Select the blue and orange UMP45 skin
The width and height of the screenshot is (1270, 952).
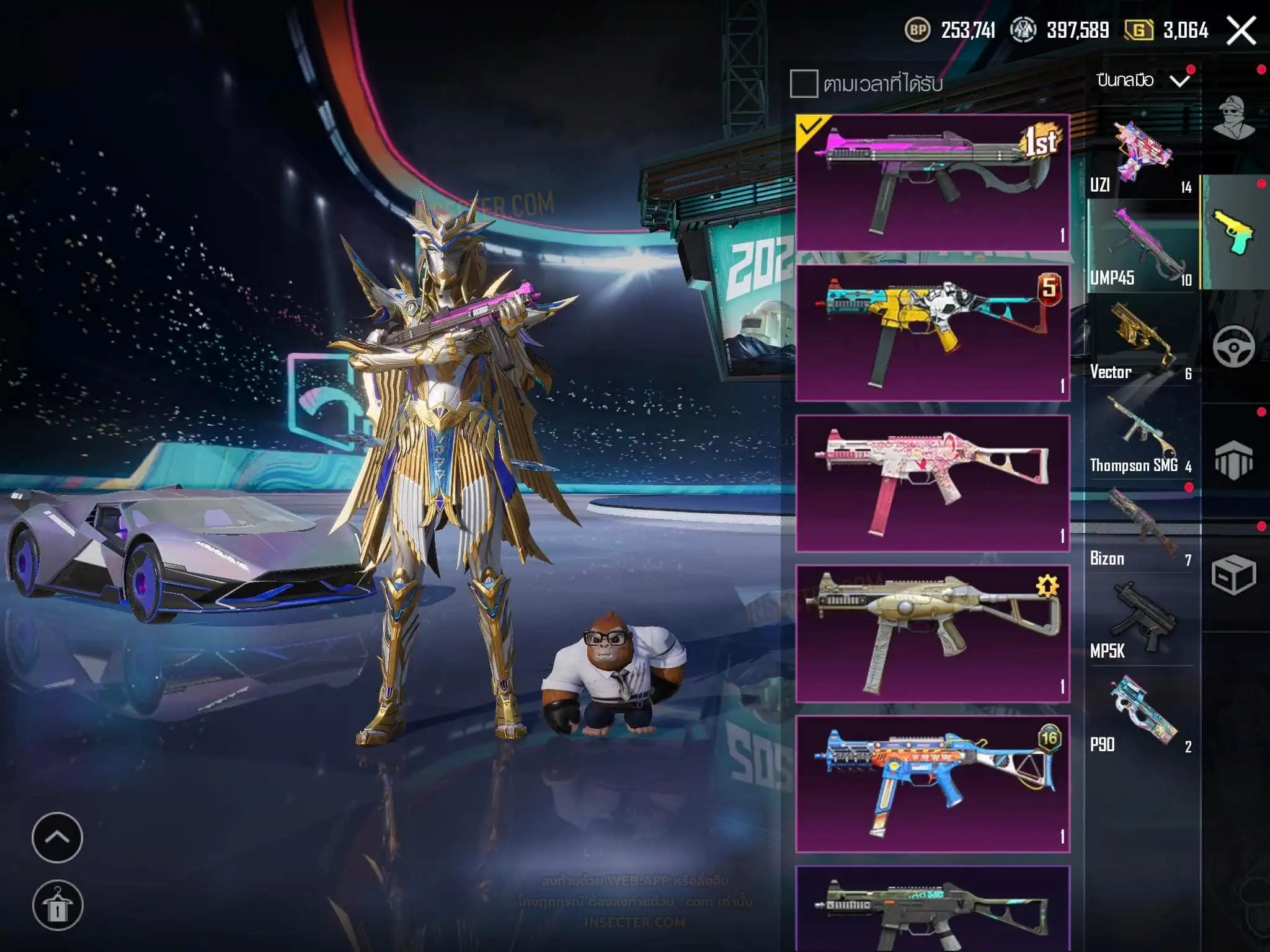click(933, 784)
